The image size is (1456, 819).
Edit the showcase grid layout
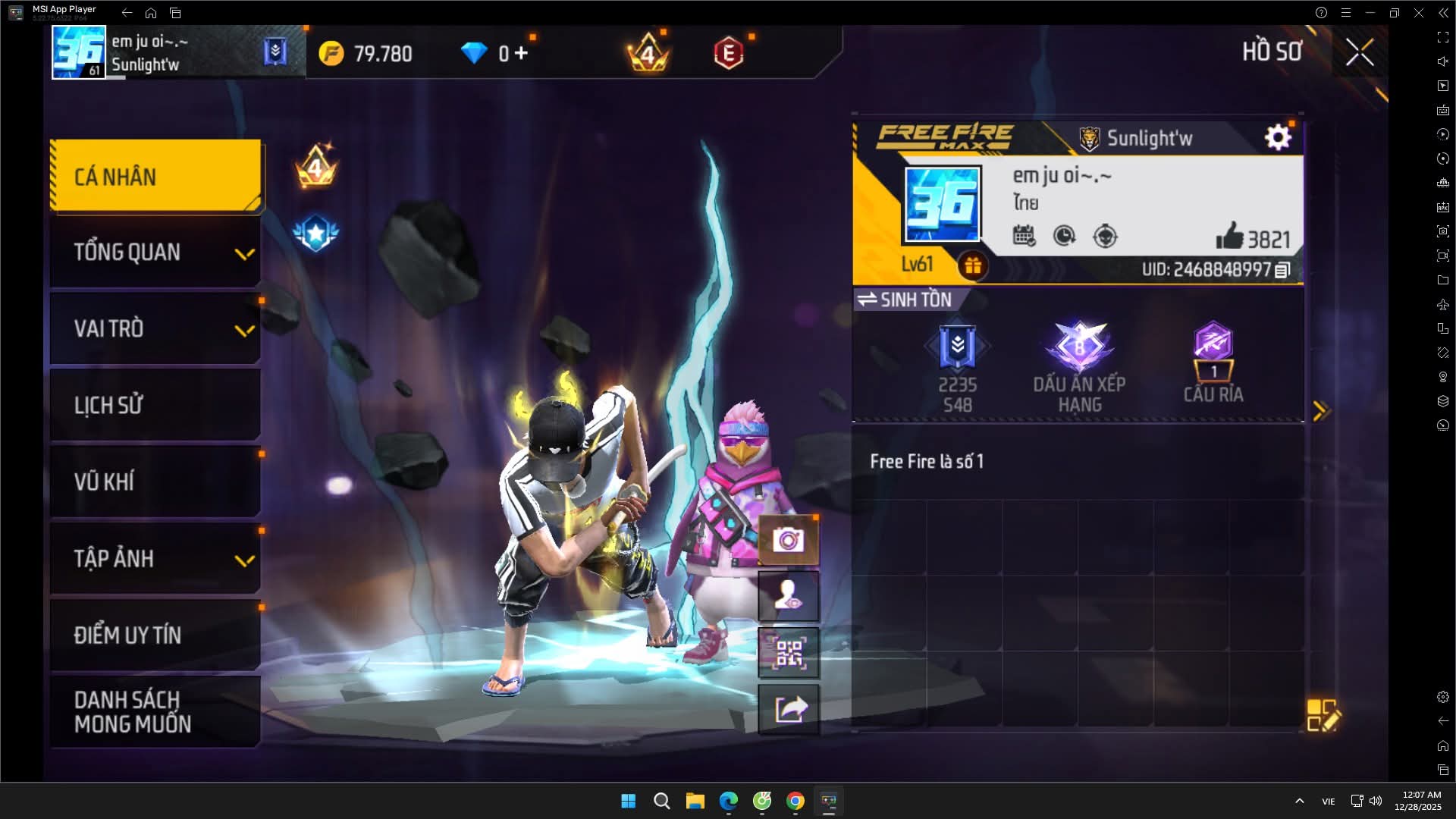click(x=1323, y=715)
